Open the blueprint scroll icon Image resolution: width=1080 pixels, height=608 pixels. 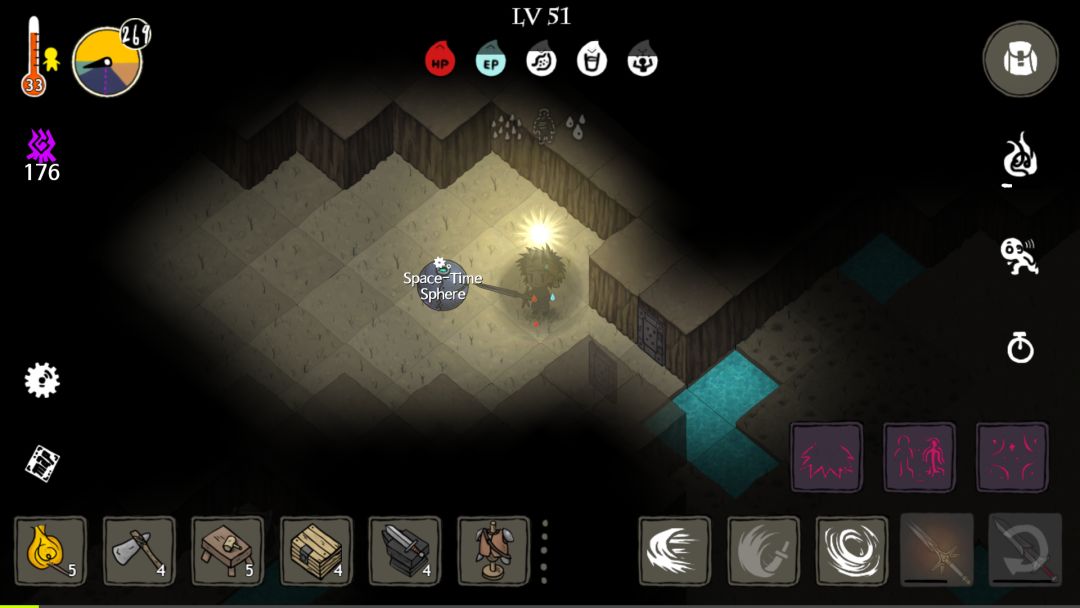click(42, 462)
